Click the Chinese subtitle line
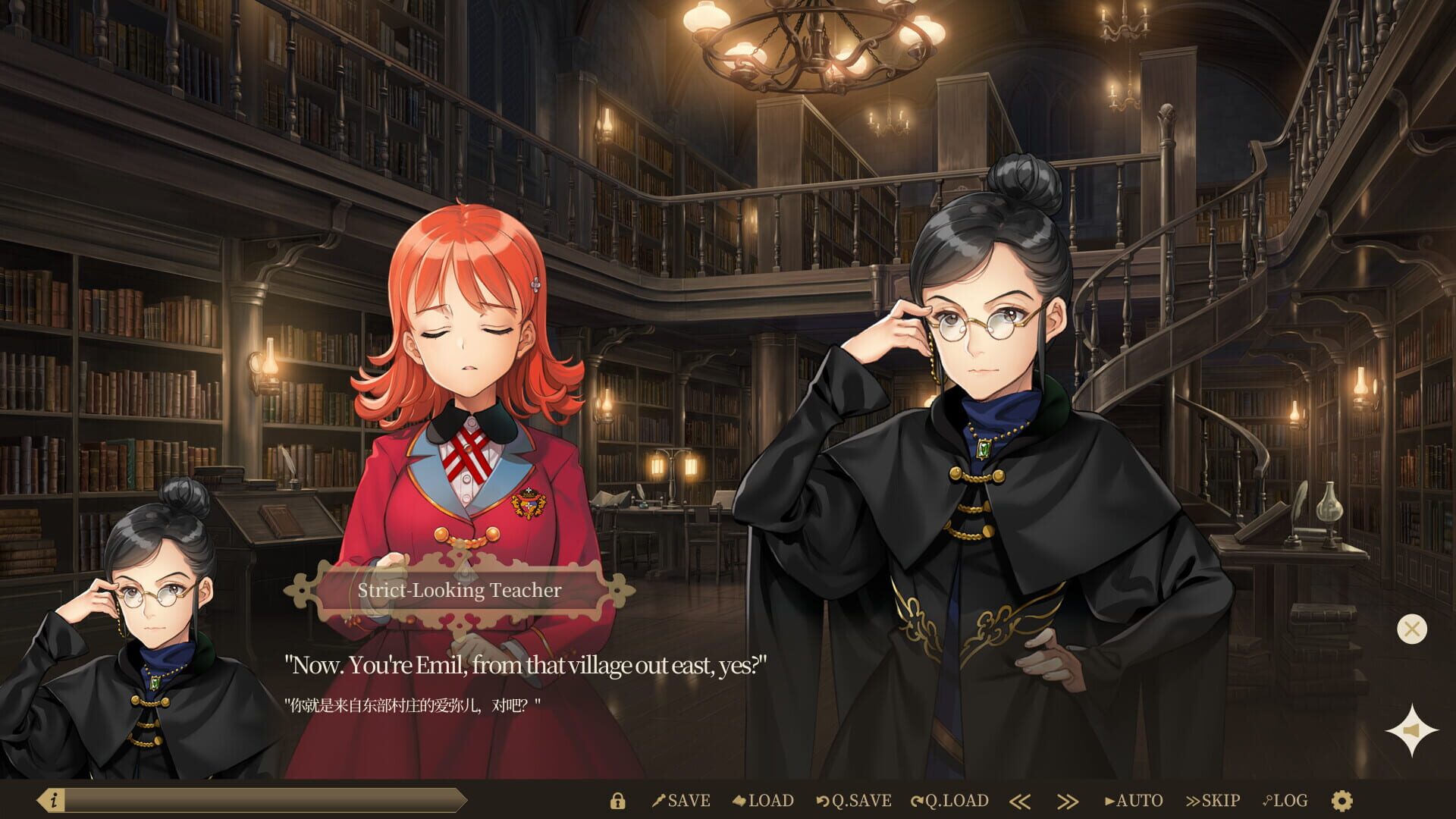Viewport: 1456px width, 819px height. tap(412, 702)
